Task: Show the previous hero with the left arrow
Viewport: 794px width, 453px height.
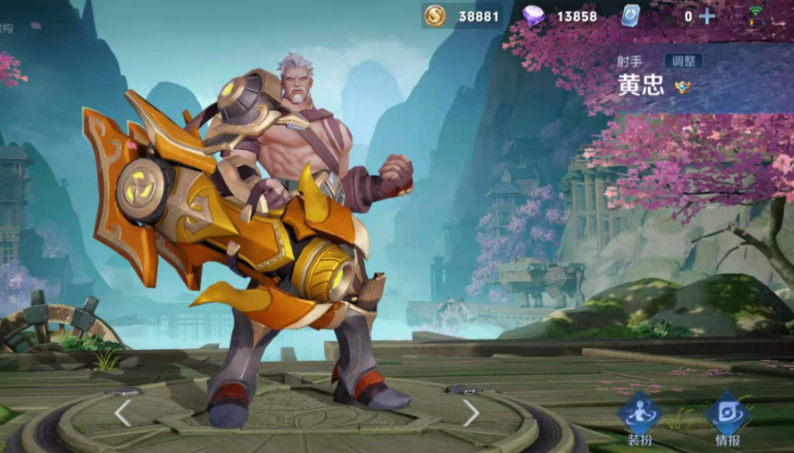Action: [x=122, y=412]
